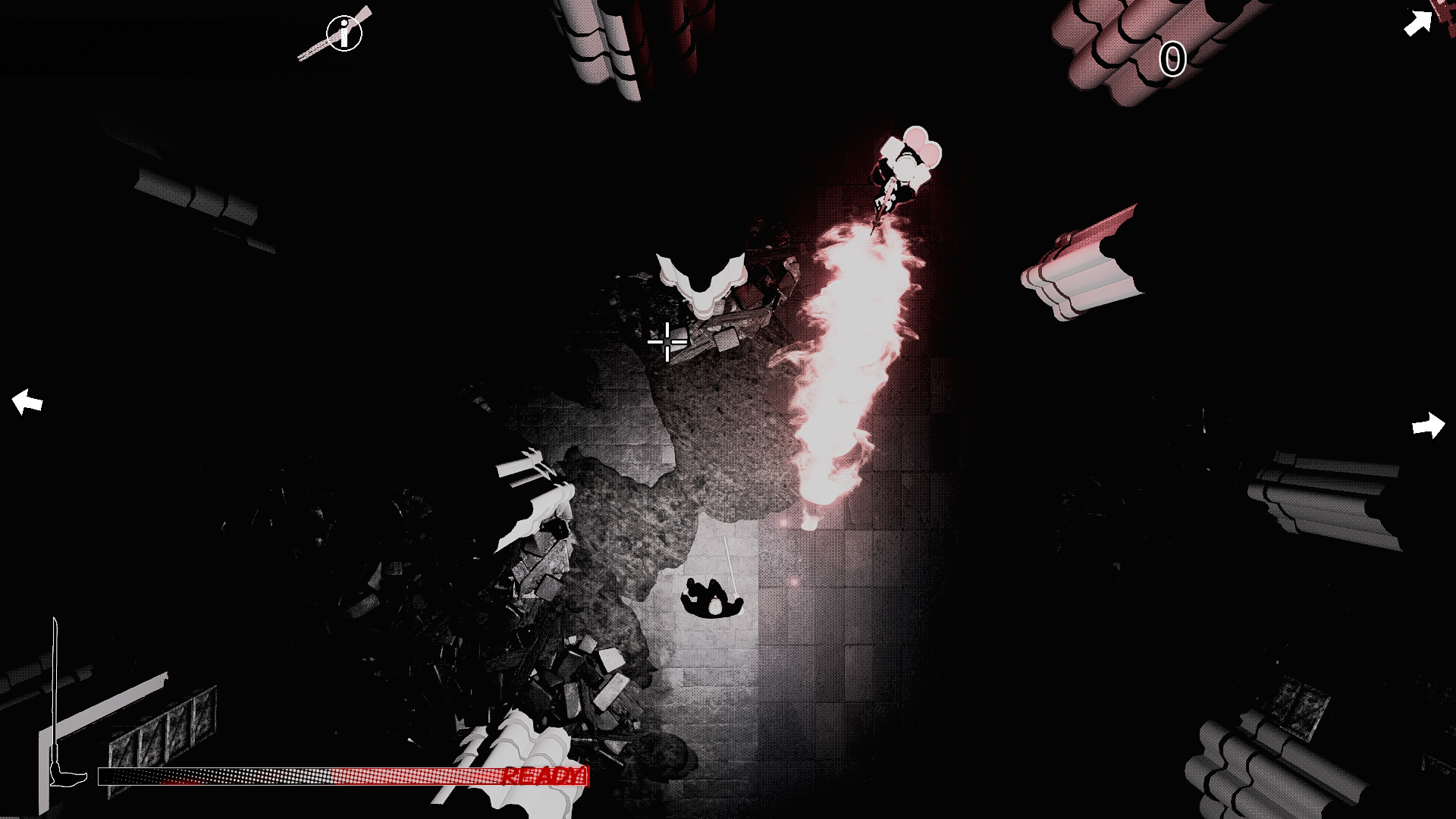
Task: Select the katana weapon icon bottom-left
Action: (57, 698)
